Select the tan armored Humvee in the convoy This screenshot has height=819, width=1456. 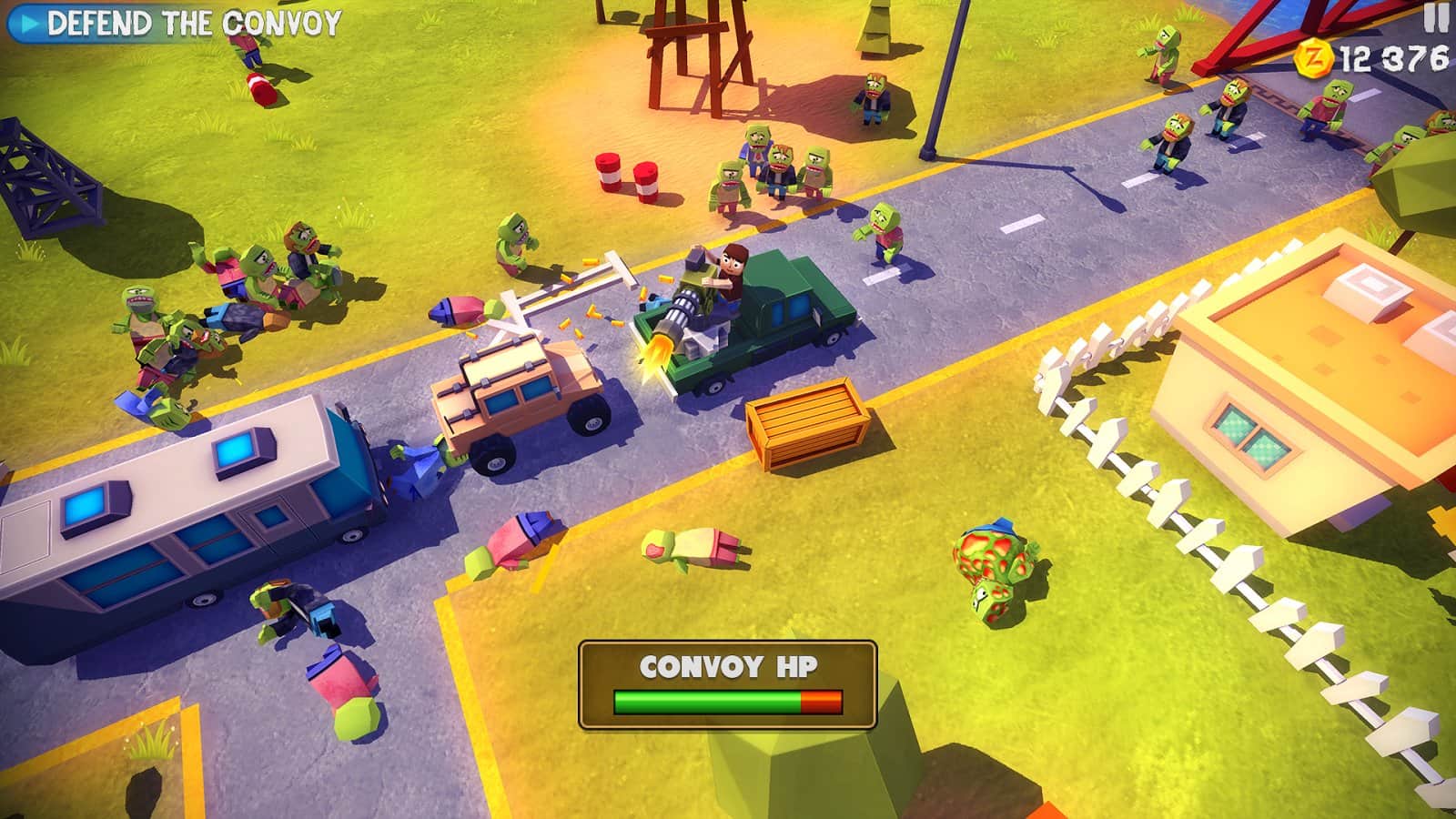[519, 400]
